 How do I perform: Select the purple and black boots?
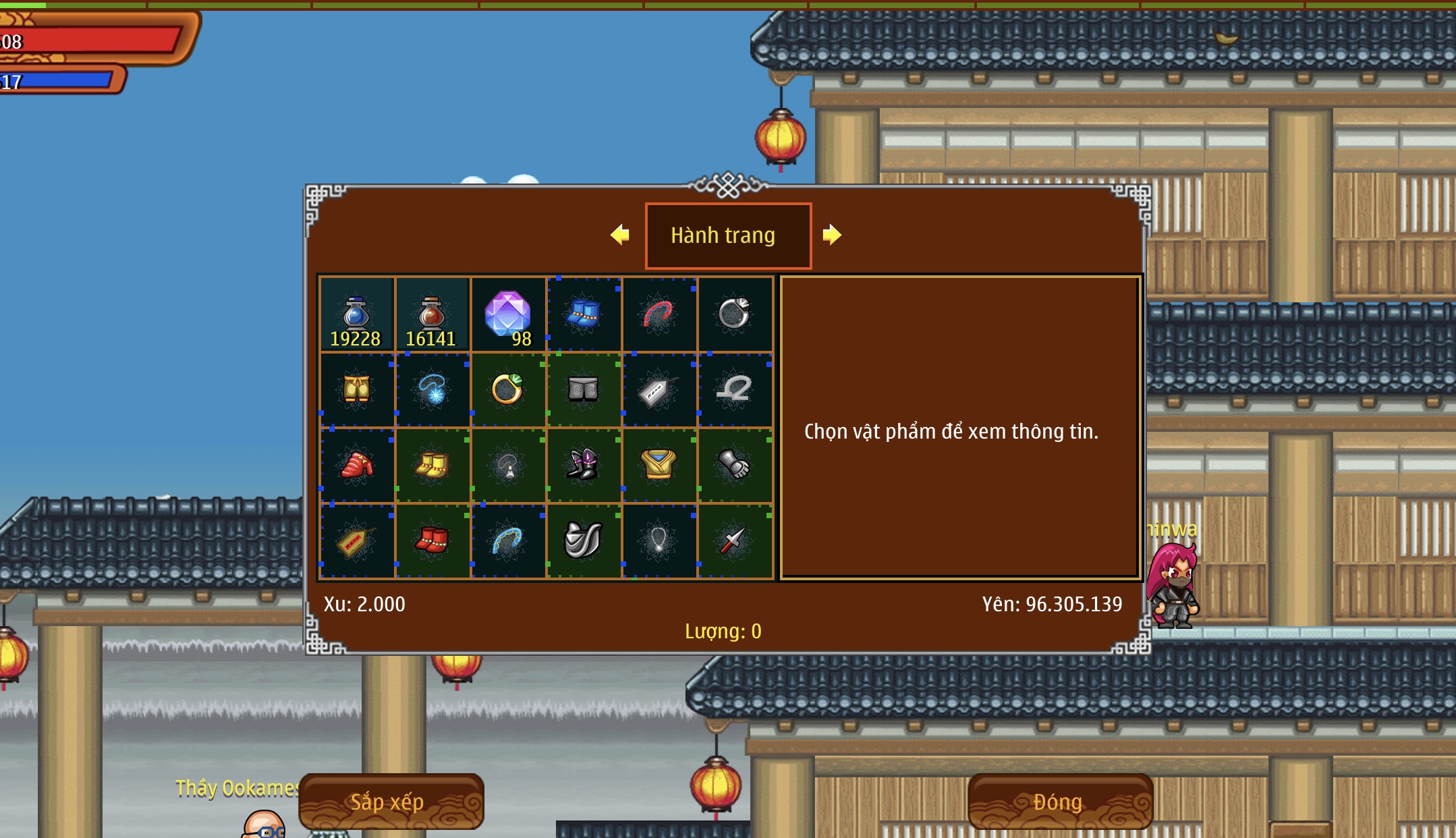coord(584,465)
